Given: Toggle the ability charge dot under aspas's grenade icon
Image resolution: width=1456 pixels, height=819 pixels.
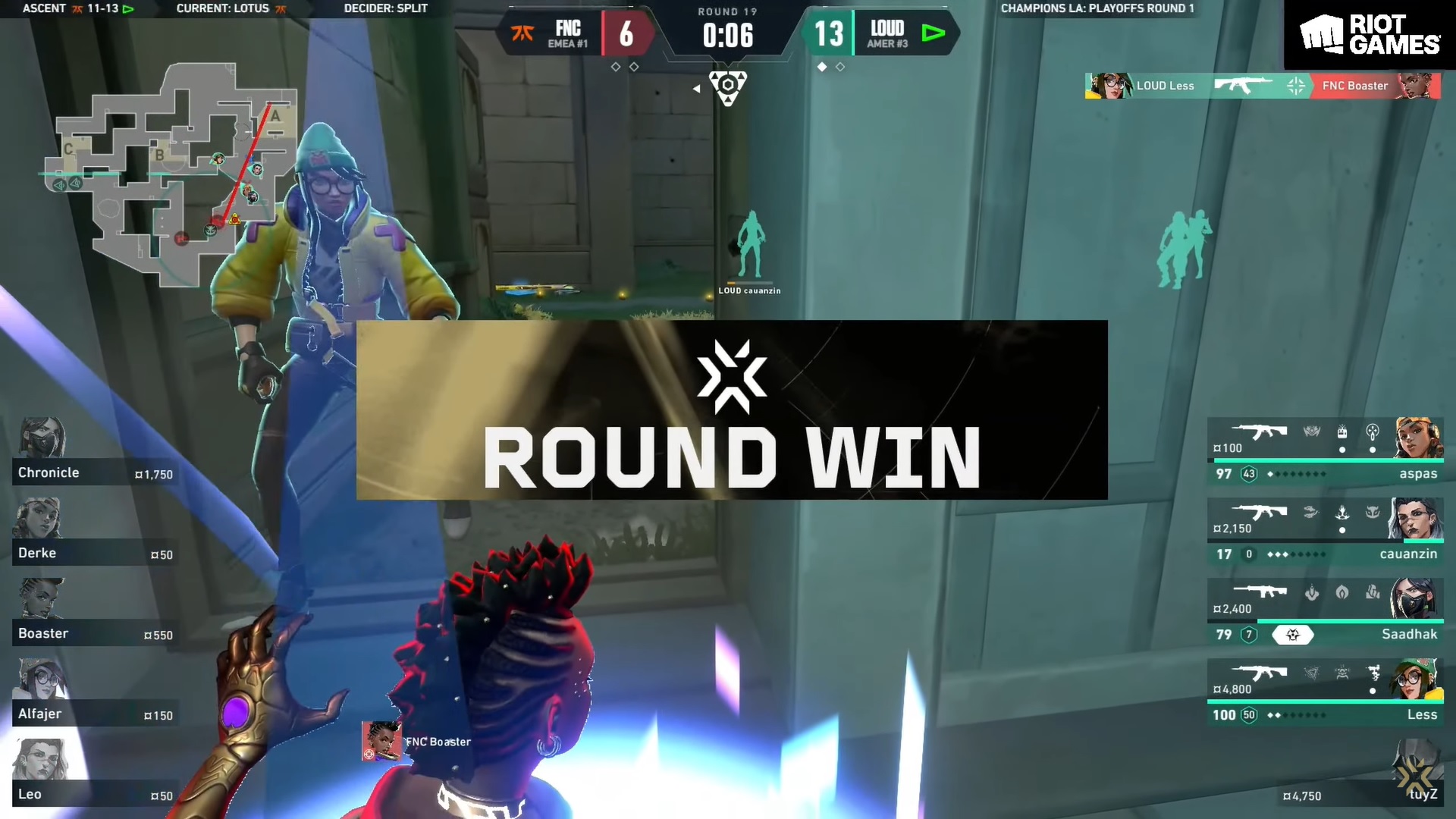Looking at the screenshot, I should [1373, 450].
